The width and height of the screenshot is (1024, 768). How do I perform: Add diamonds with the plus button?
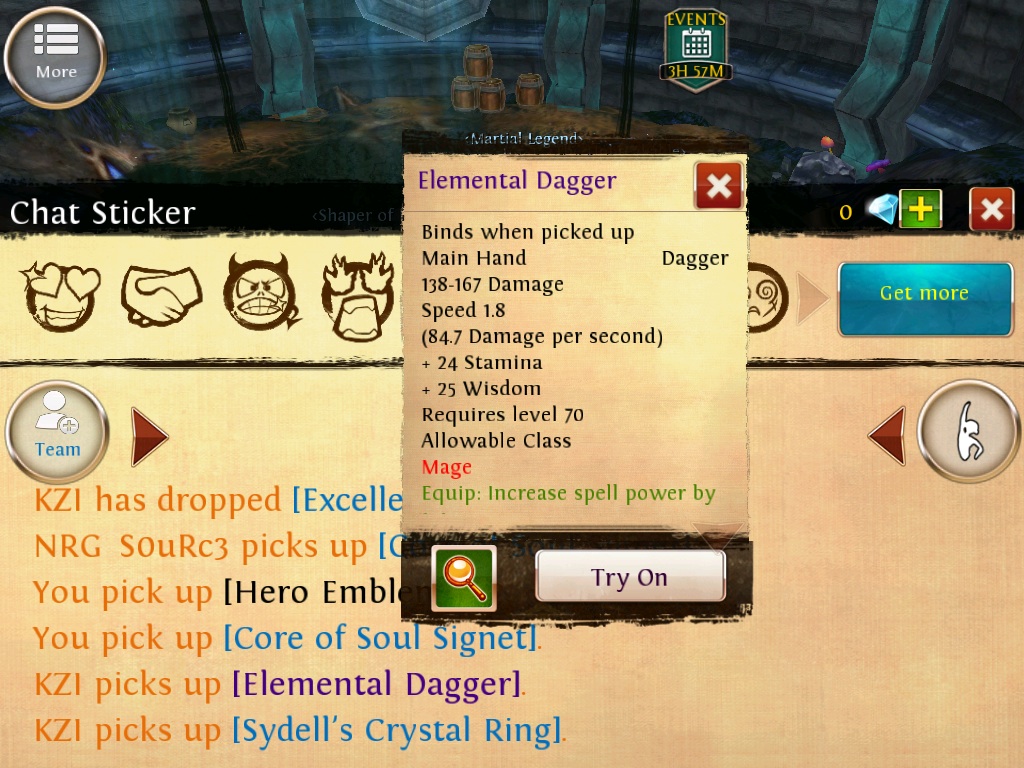920,209
